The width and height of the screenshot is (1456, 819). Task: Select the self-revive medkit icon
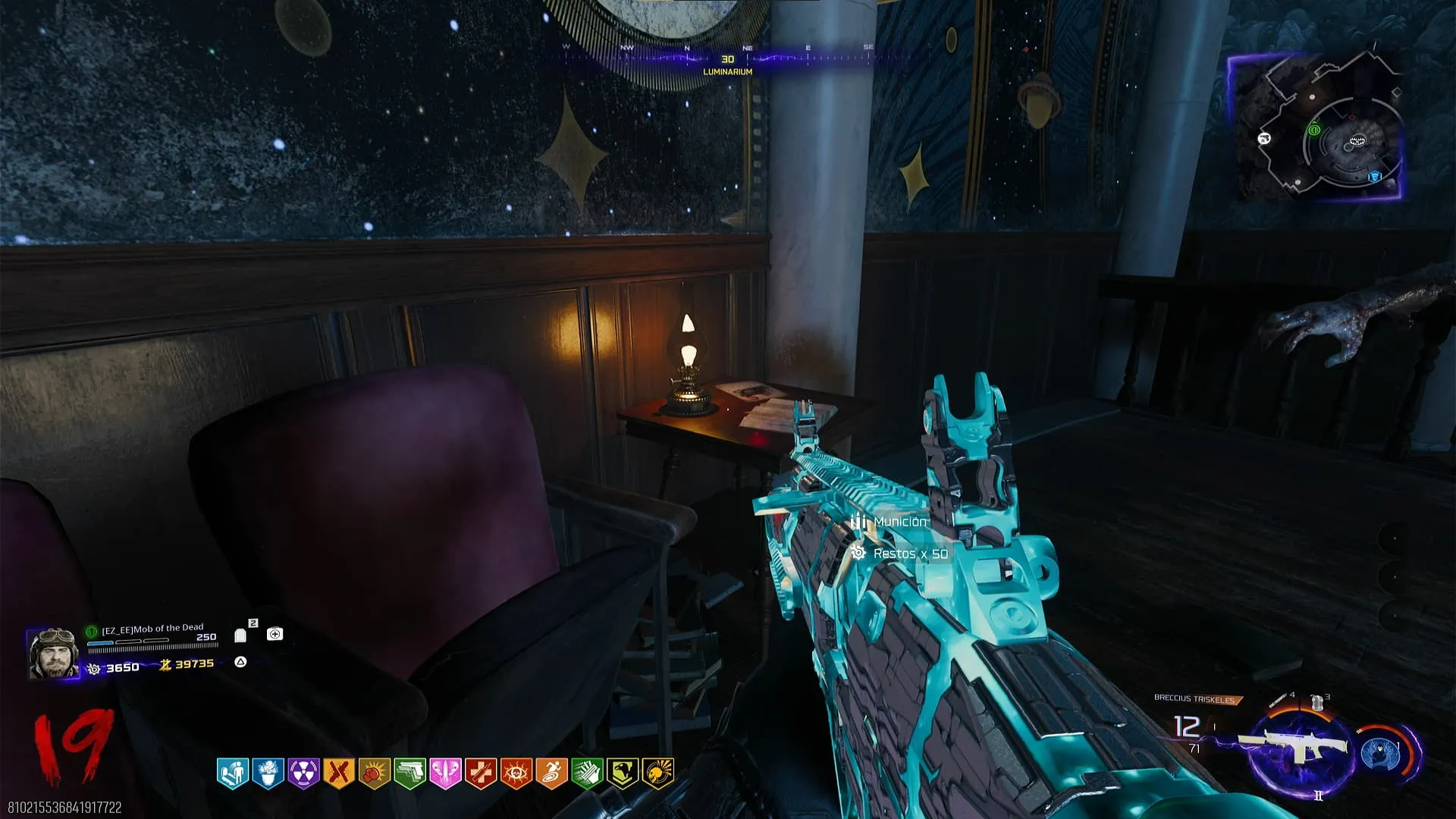pos(275,634)
